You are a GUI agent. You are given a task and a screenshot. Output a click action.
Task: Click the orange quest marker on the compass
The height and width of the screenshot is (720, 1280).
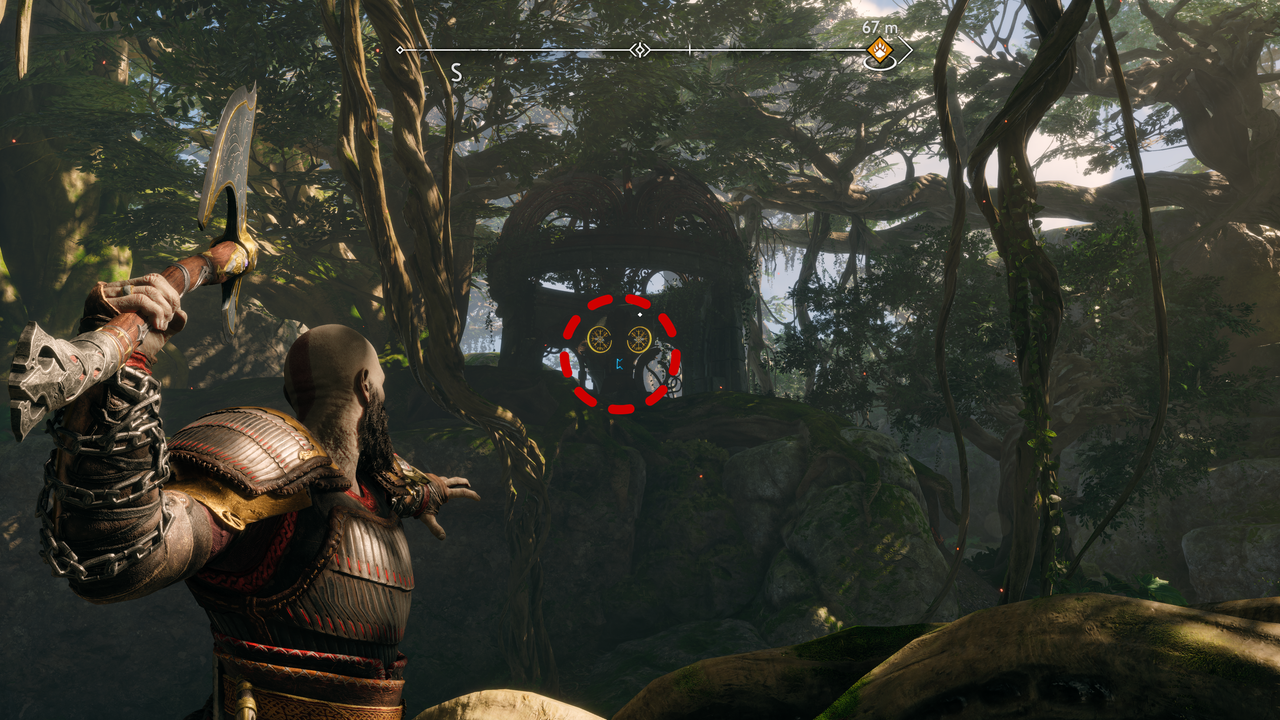pyautogui.click(x=879, y=49)
